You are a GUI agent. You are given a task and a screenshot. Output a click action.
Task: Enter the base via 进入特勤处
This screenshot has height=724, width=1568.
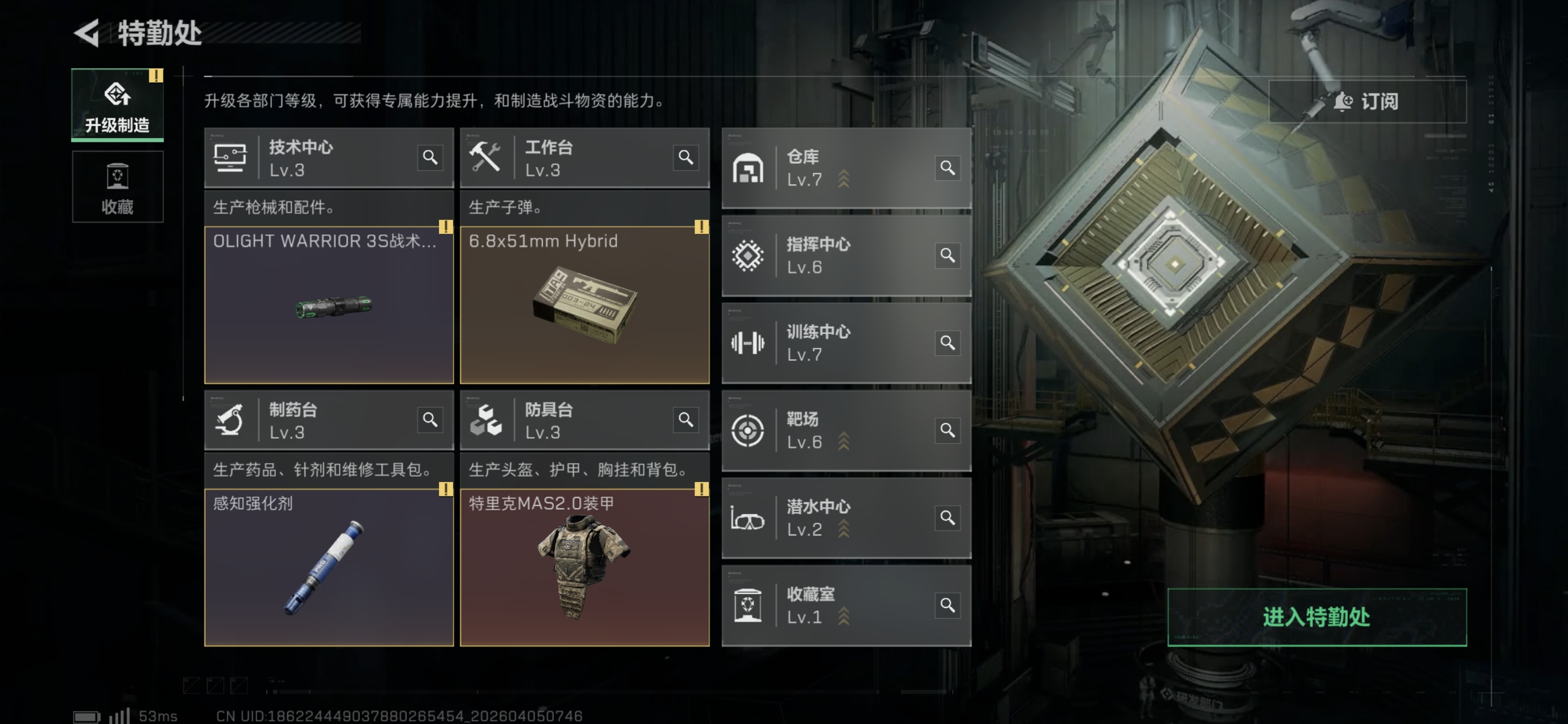[1316, 617]
